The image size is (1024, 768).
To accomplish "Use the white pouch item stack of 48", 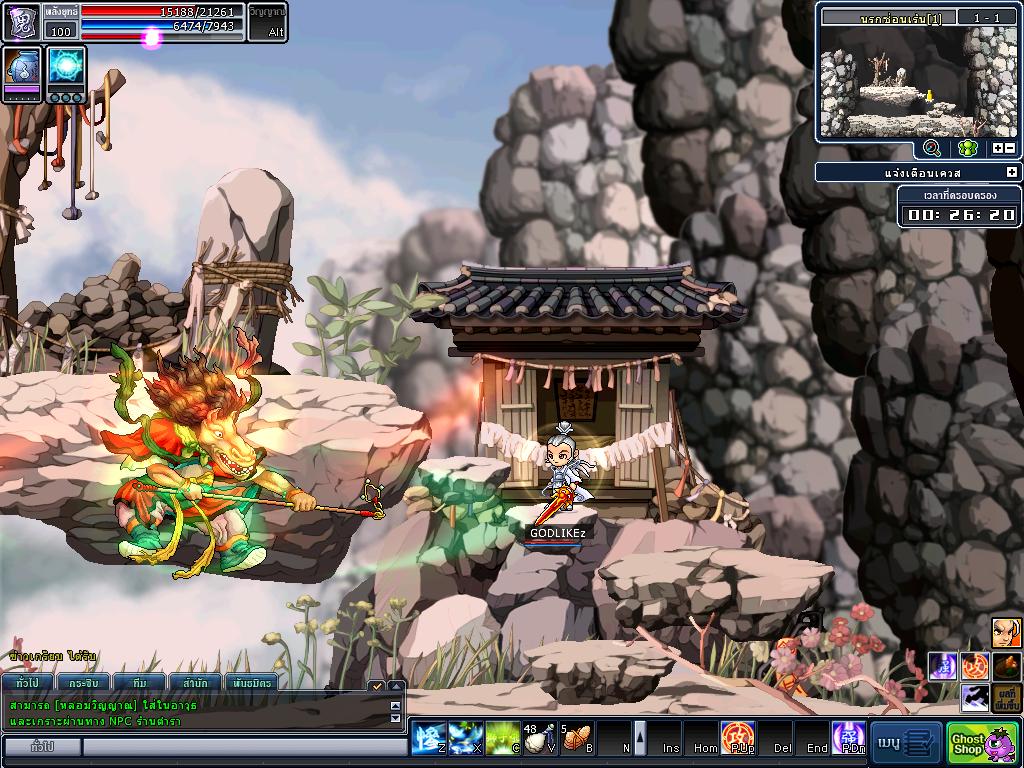I will [x=539, y=739].
